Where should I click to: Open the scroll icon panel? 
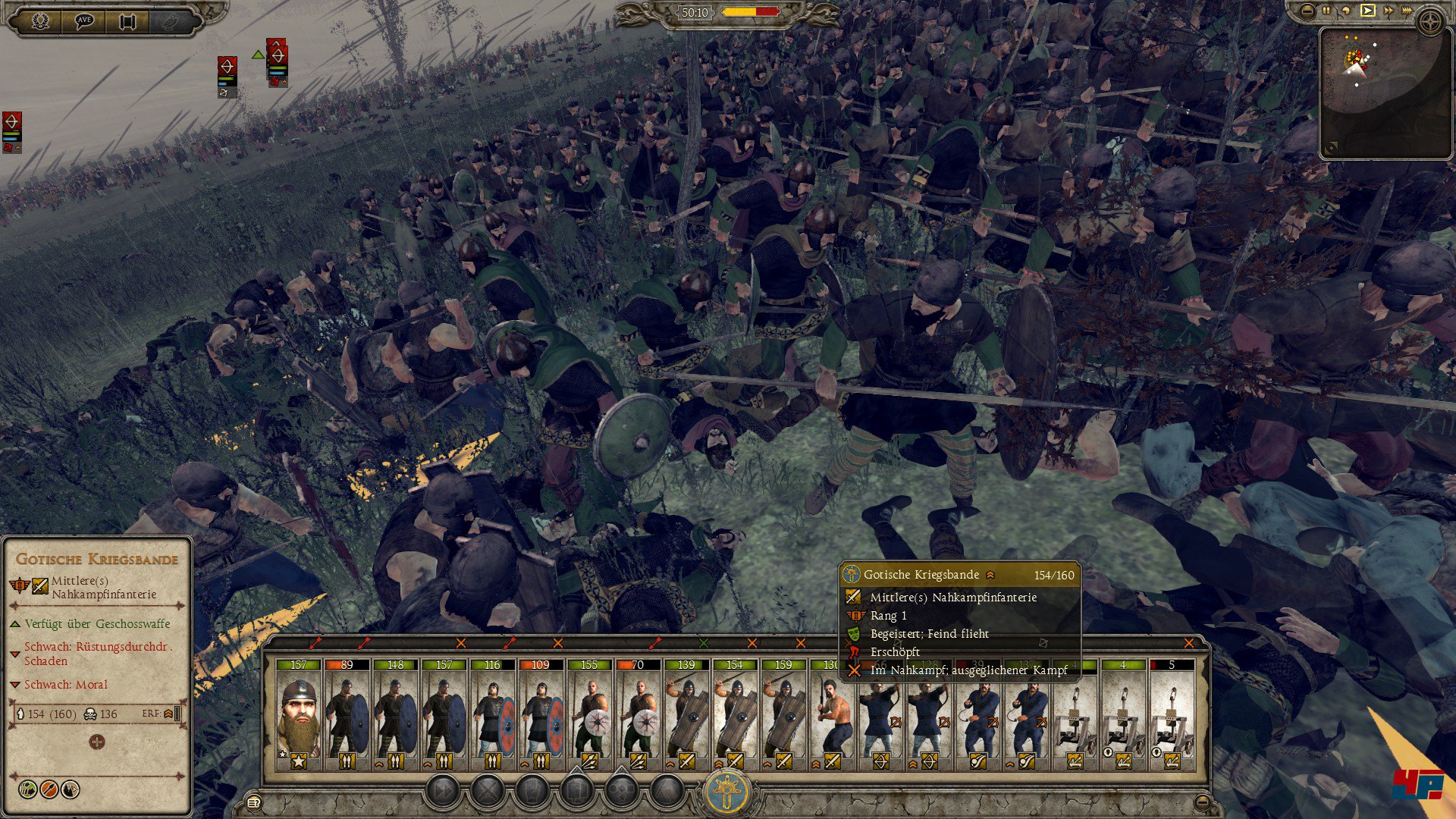(x=127, y=20)
